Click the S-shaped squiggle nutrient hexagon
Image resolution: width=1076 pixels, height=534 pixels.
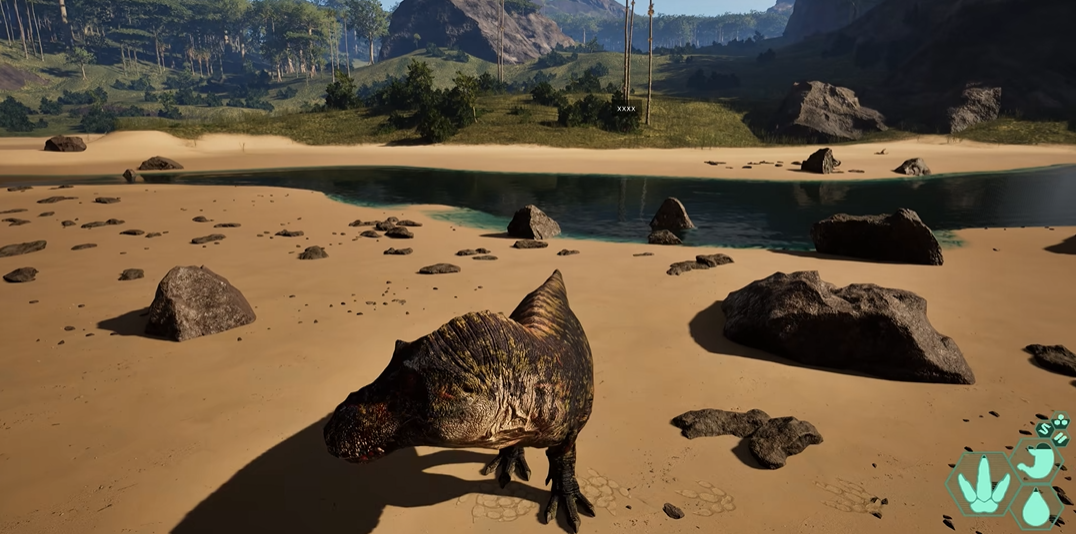click(1044, 430)
